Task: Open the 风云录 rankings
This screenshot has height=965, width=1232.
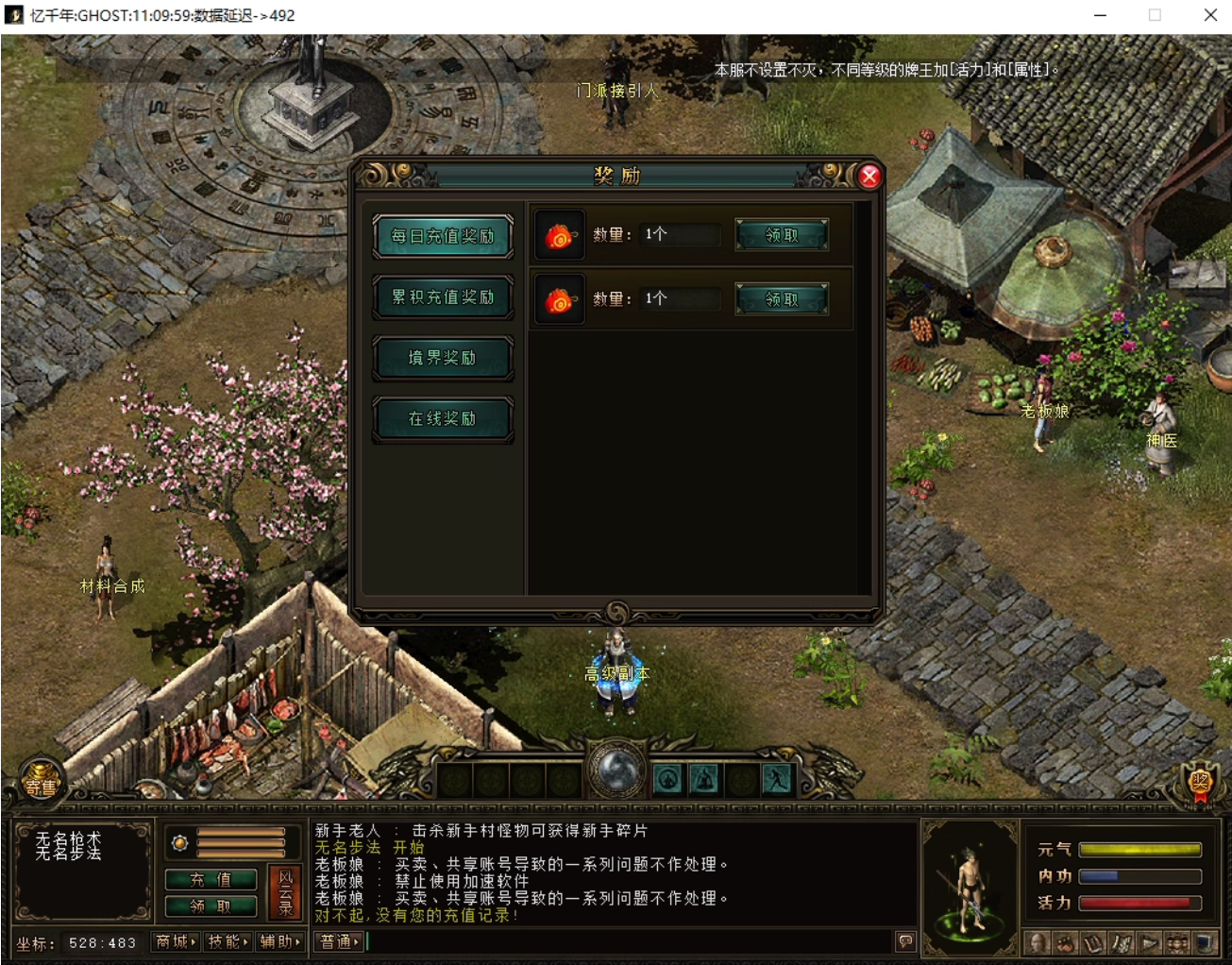Action: point(285,892)
